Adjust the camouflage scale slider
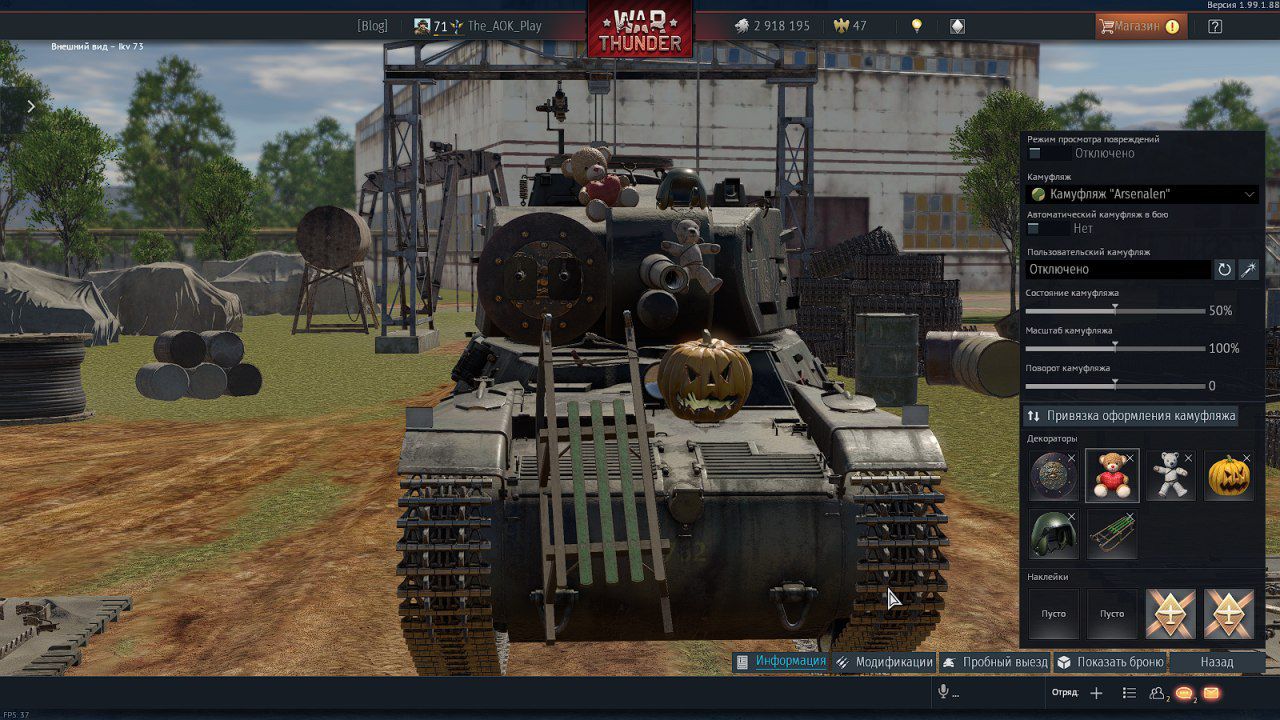Viewport: 1280px width, 720px height. click(x=1115, y=349)
